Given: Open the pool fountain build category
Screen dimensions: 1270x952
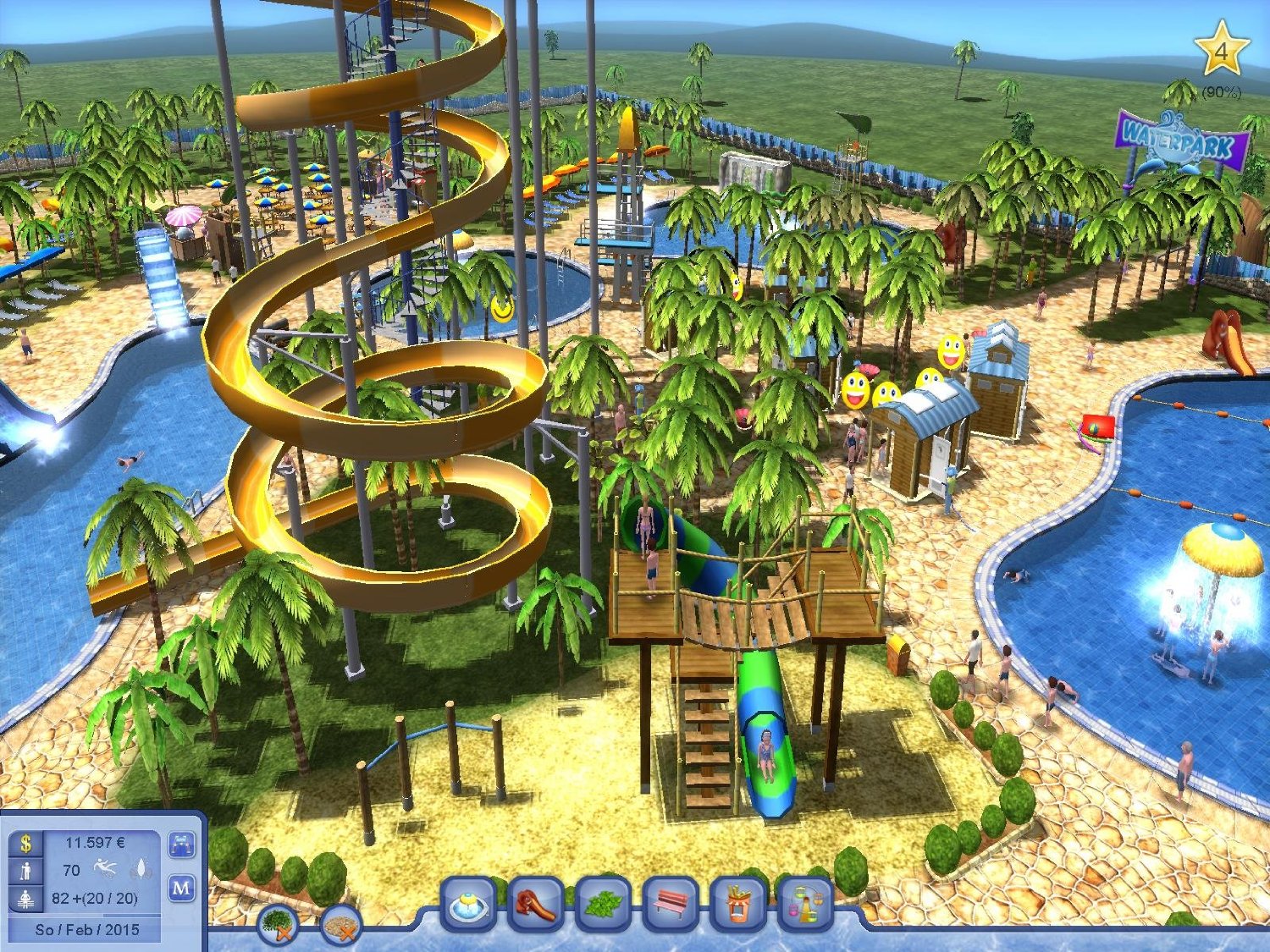Looking at the screenshot, I should (469, 905).
